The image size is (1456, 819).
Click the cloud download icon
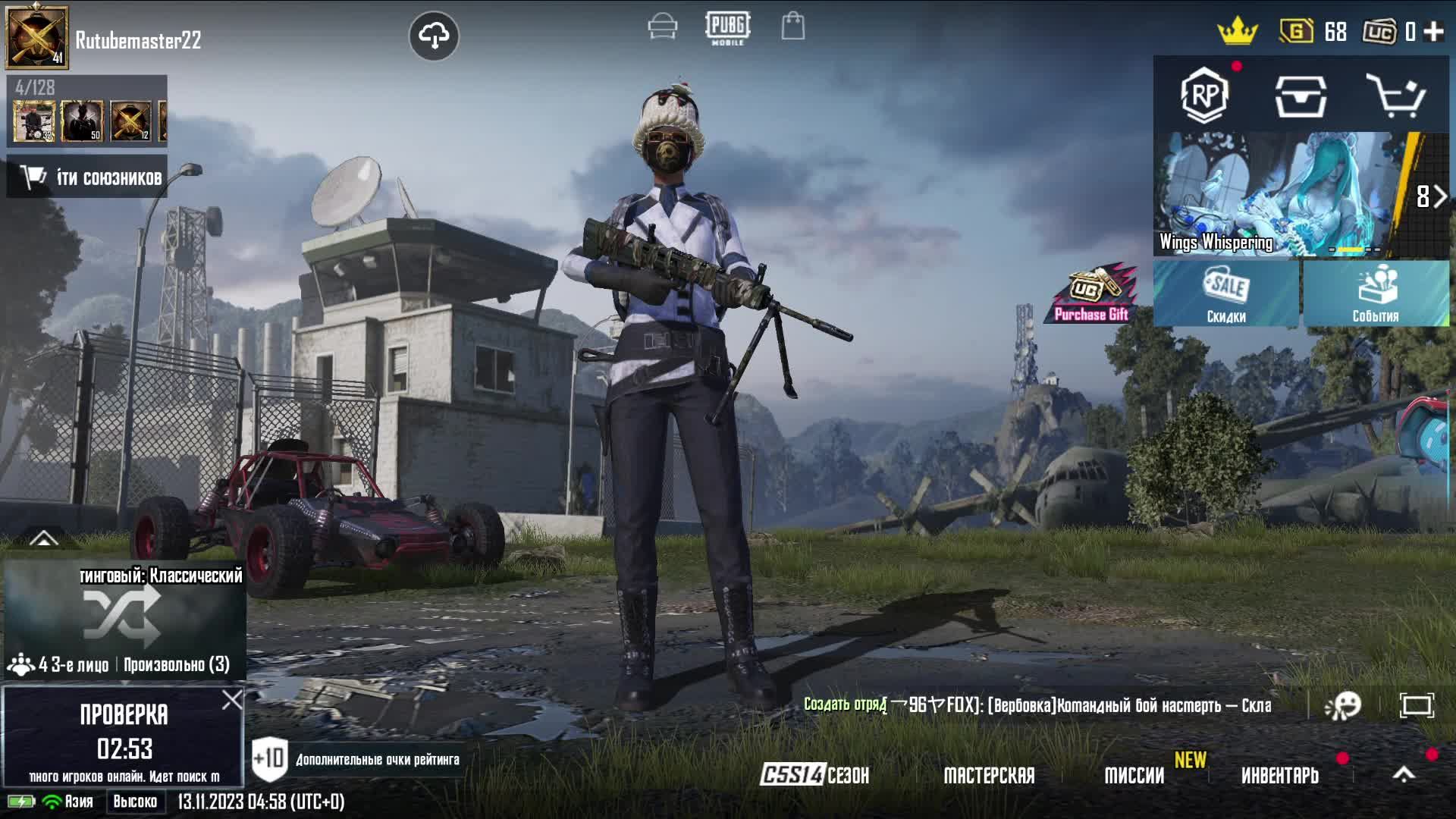click(x=434, y=36)
